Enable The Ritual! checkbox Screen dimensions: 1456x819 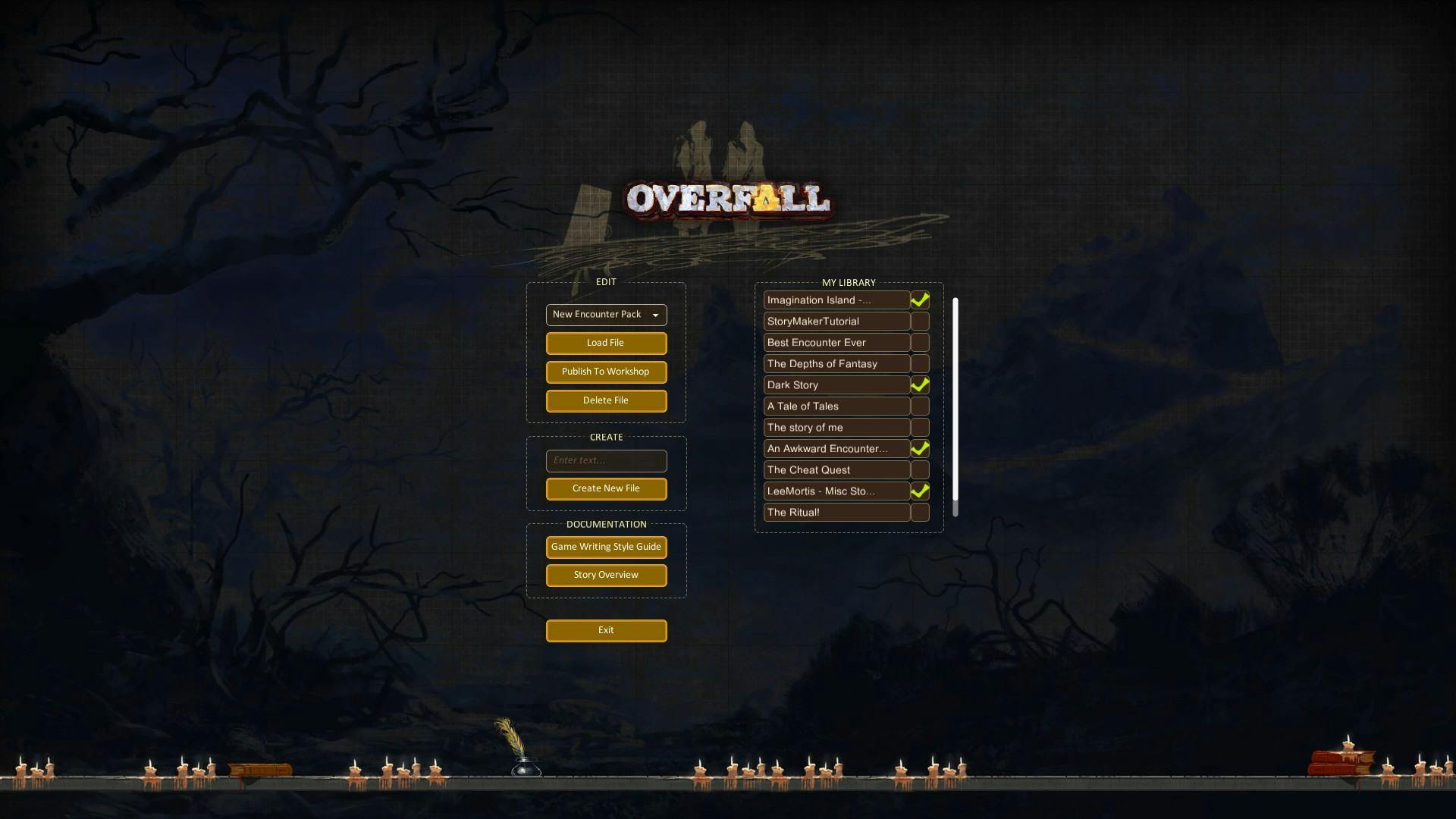pyautogui.click(x=920, y=512)
